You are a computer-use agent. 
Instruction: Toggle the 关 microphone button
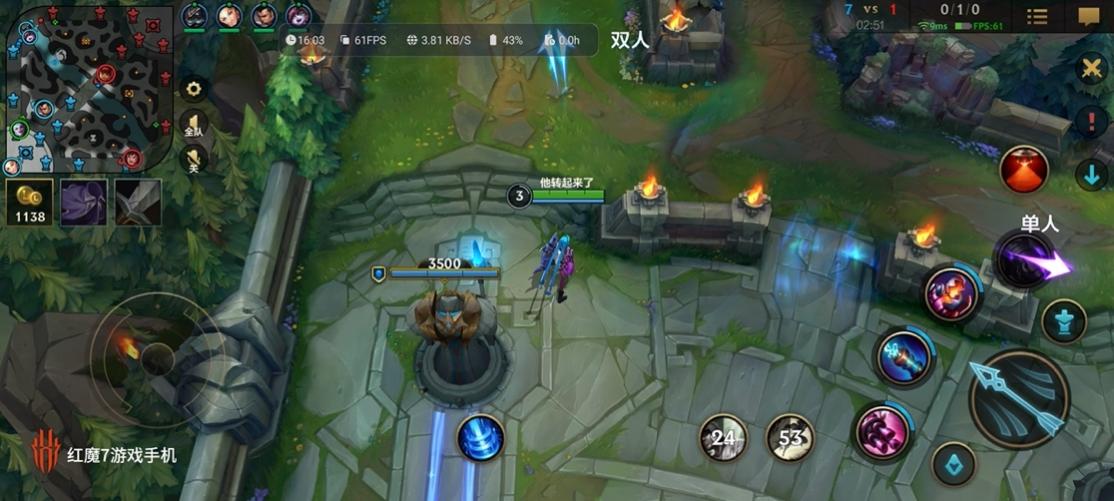(x=193, y=160)
